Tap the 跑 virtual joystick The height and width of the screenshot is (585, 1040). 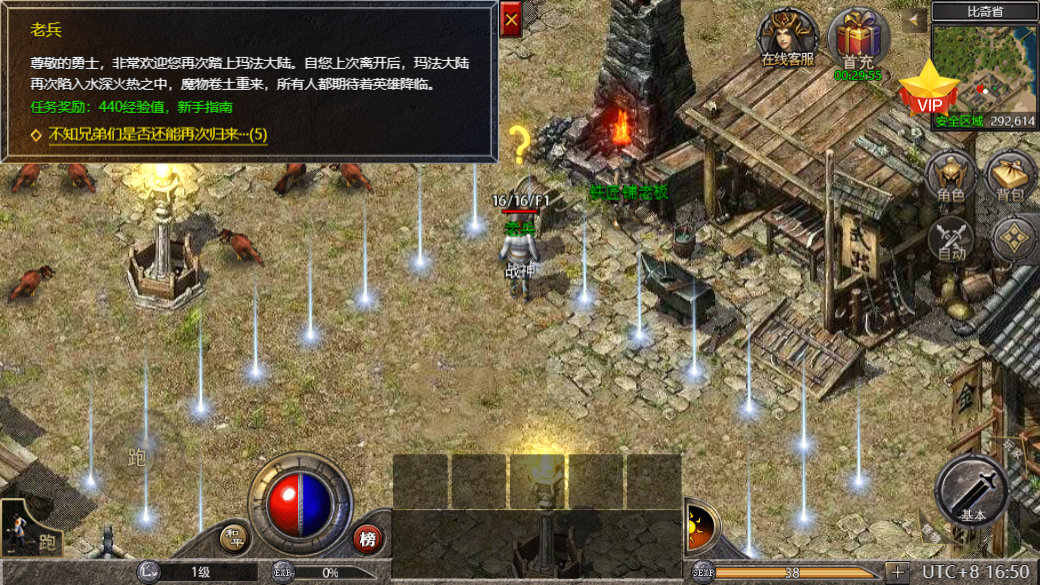click(139, 458)
